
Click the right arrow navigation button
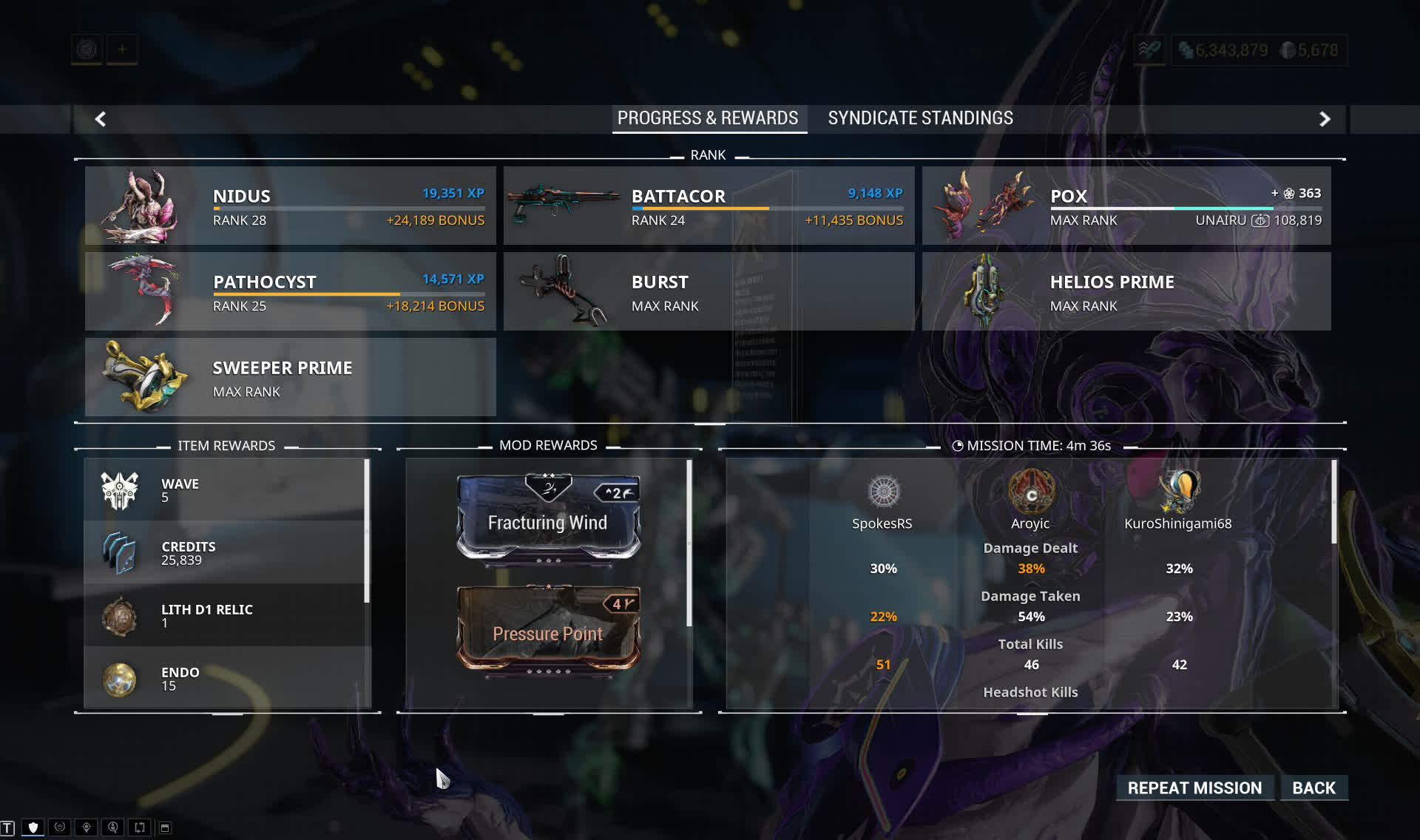pyautogui.click(x=1325, y=119)
